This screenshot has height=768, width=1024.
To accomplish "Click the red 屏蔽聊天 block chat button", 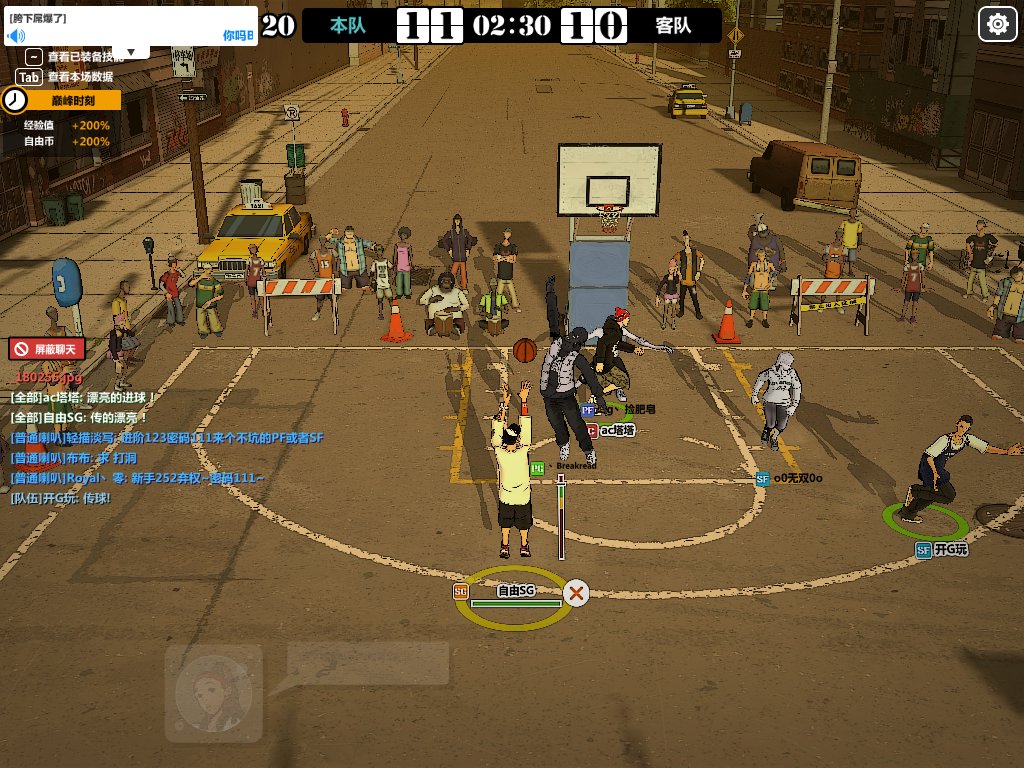I will (47, 348).
